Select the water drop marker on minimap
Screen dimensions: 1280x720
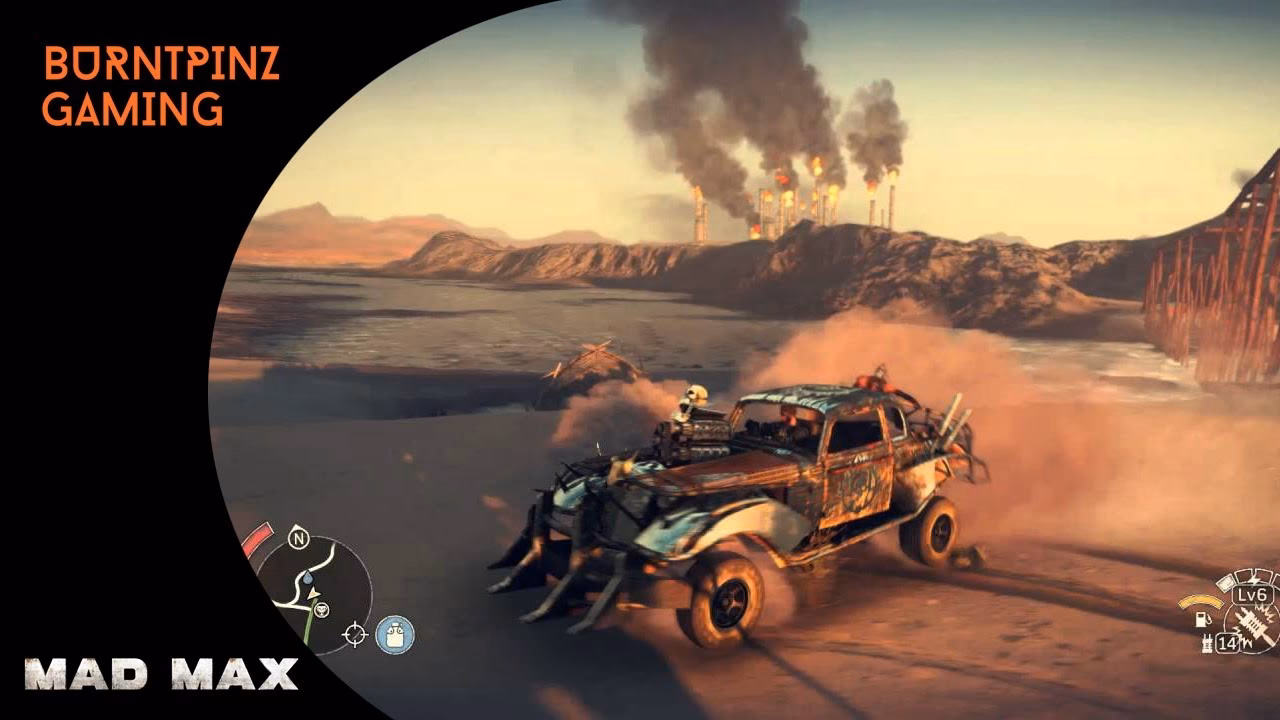point(308,579)
